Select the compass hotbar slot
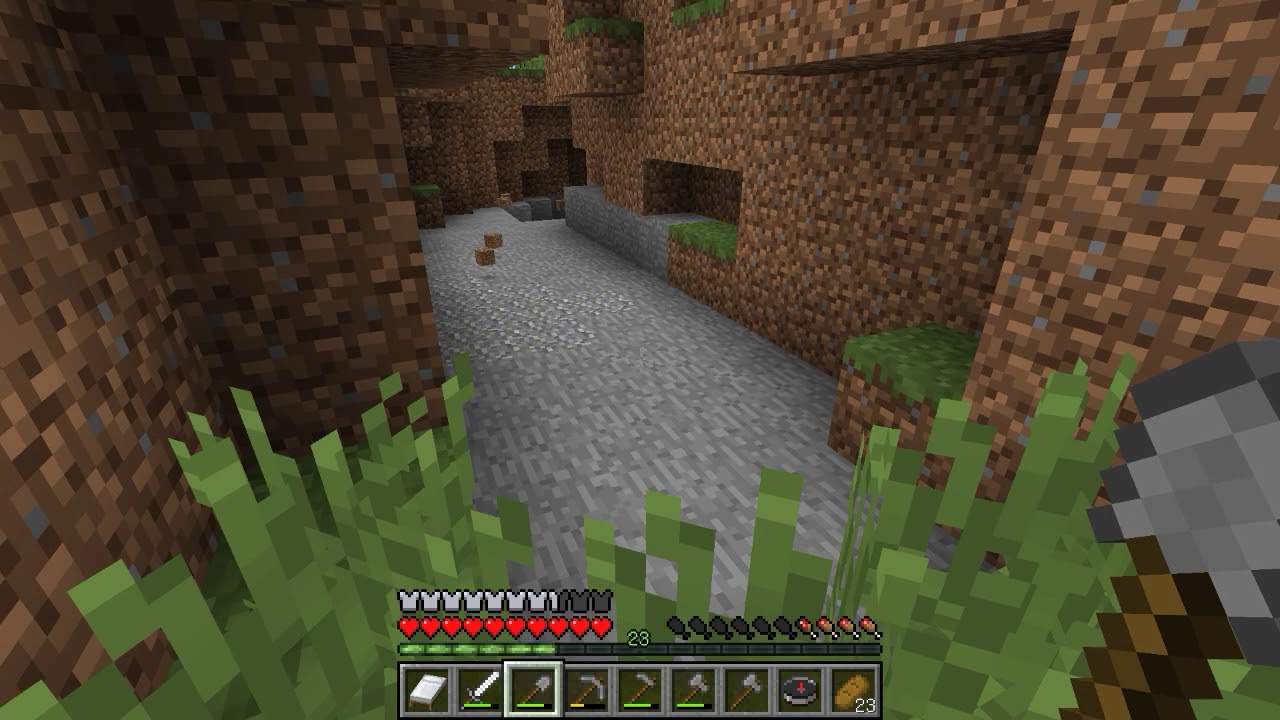This screenshot has height=720, width=1280. [x=800, y=690]
